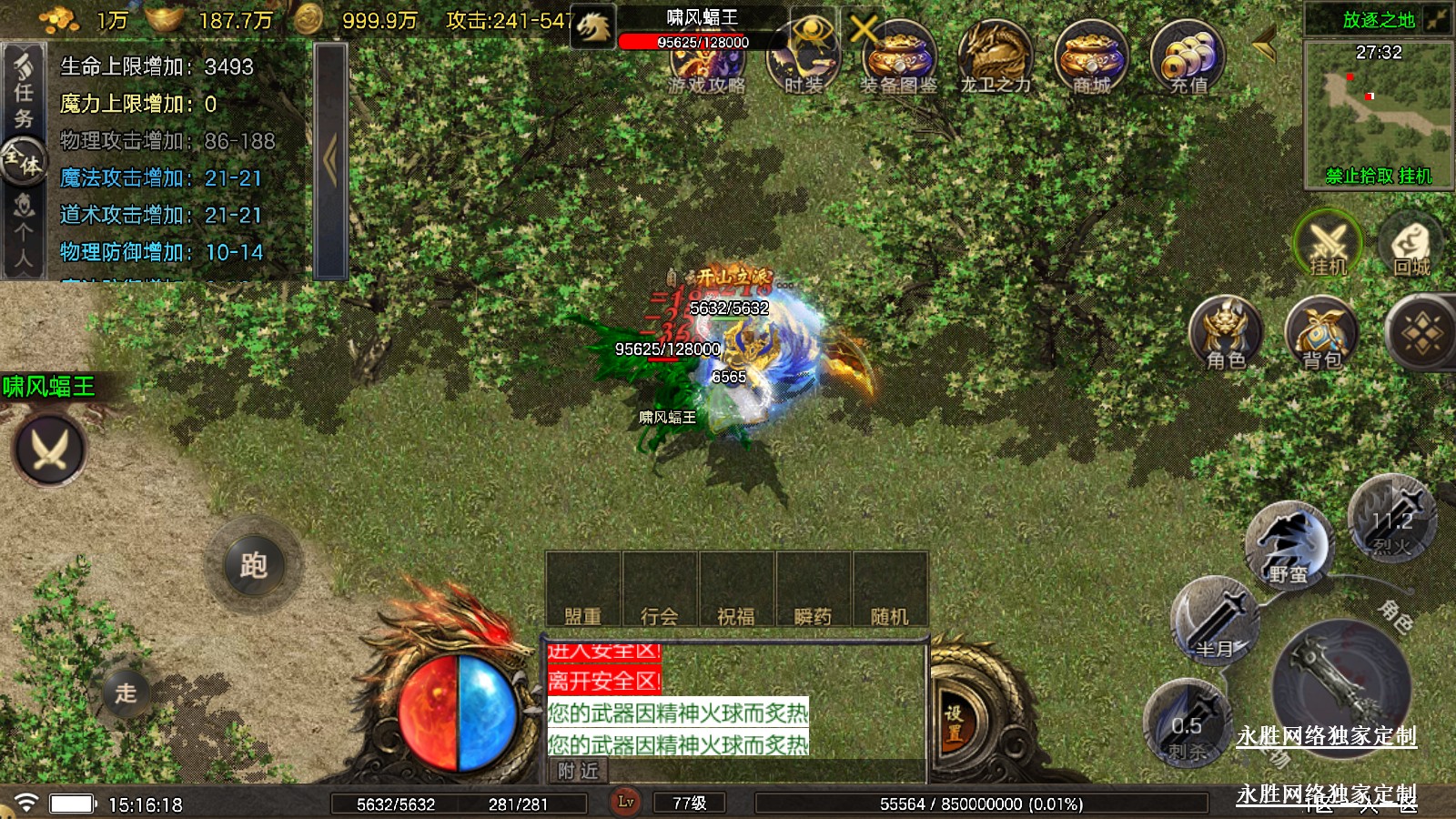The height and width of the screenshot is (819, 1456).
Task: Switch movement to 走 walk mode
Action: tap(126, 693)
